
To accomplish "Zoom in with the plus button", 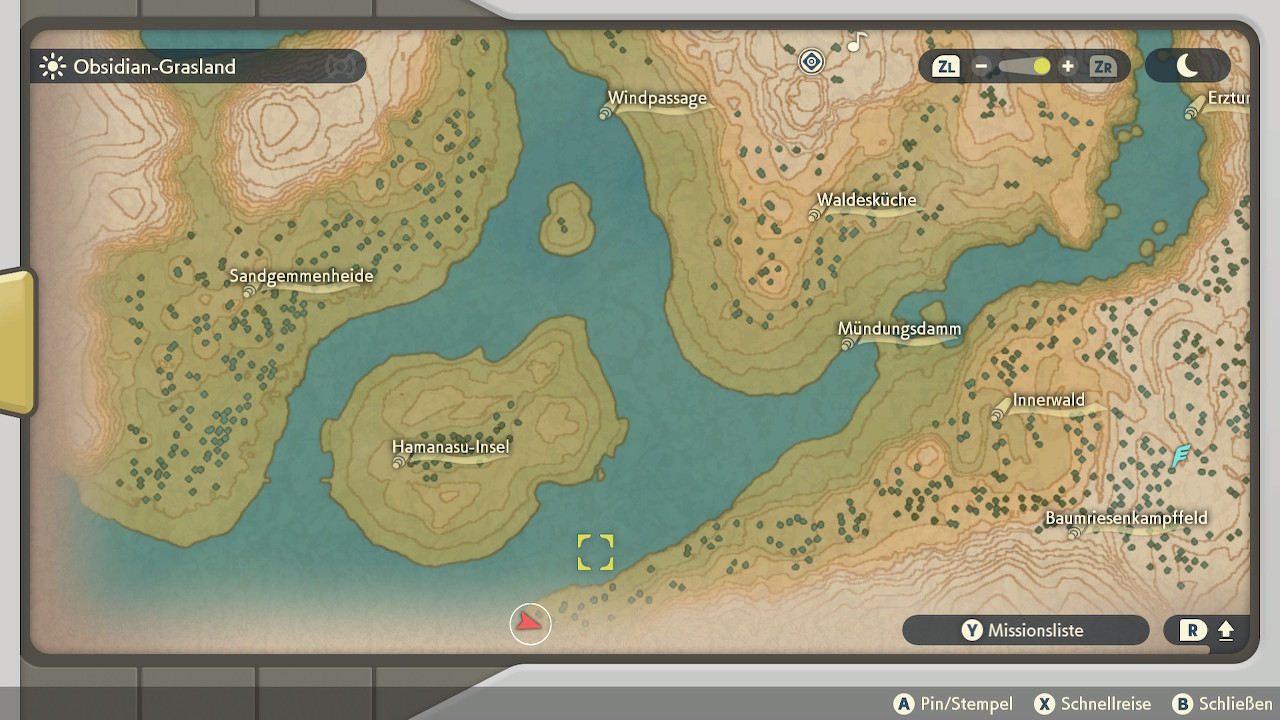I will coord(1068,67).
